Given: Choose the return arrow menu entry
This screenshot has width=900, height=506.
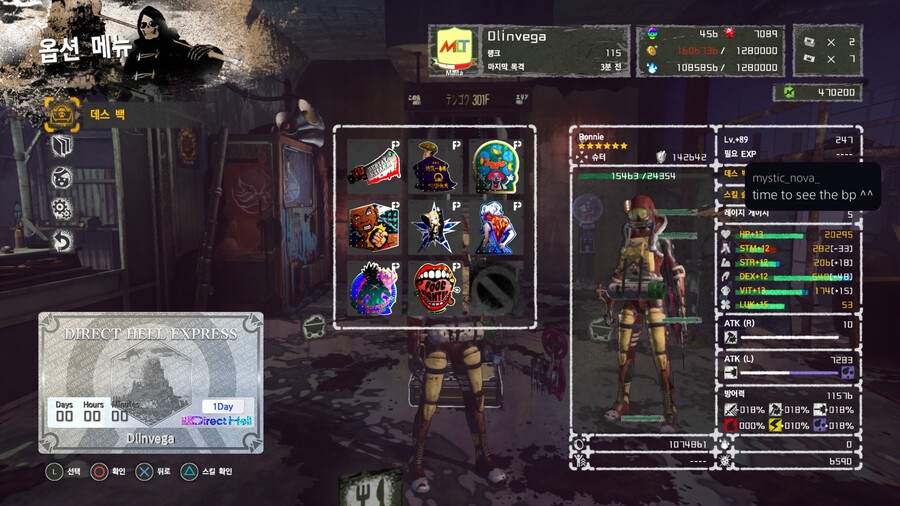Looking at the screenshot, I should click(x=62, y=241).
